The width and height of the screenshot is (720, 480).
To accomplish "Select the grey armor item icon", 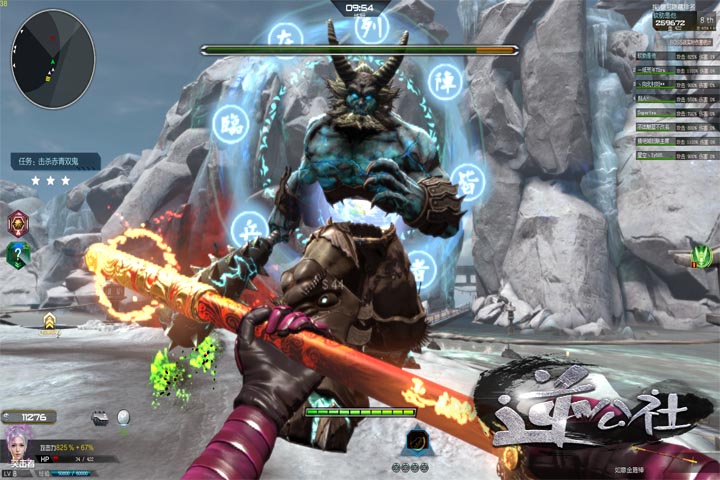I will pyautogui.click(x=100, y=418).
